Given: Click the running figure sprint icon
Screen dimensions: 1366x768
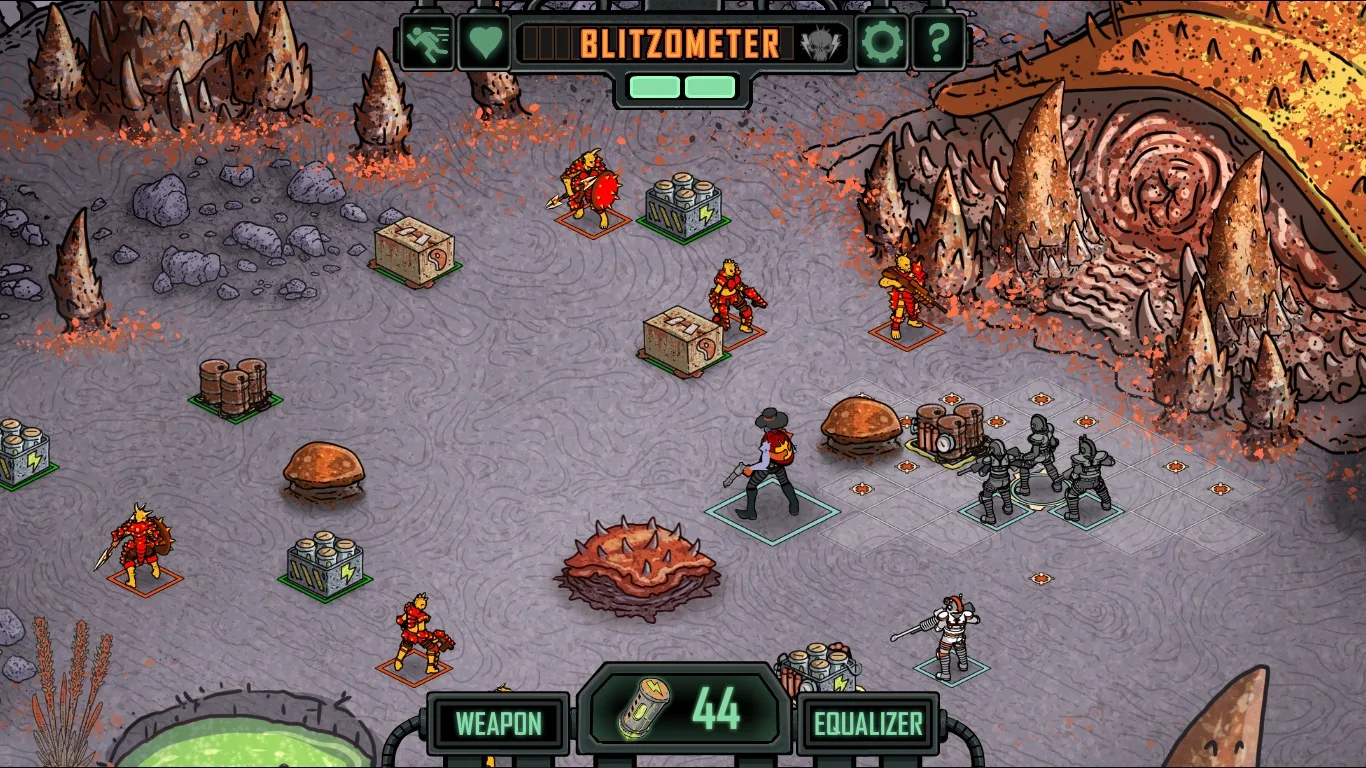Looking at the screenshot, I should (x=428, y=43).
